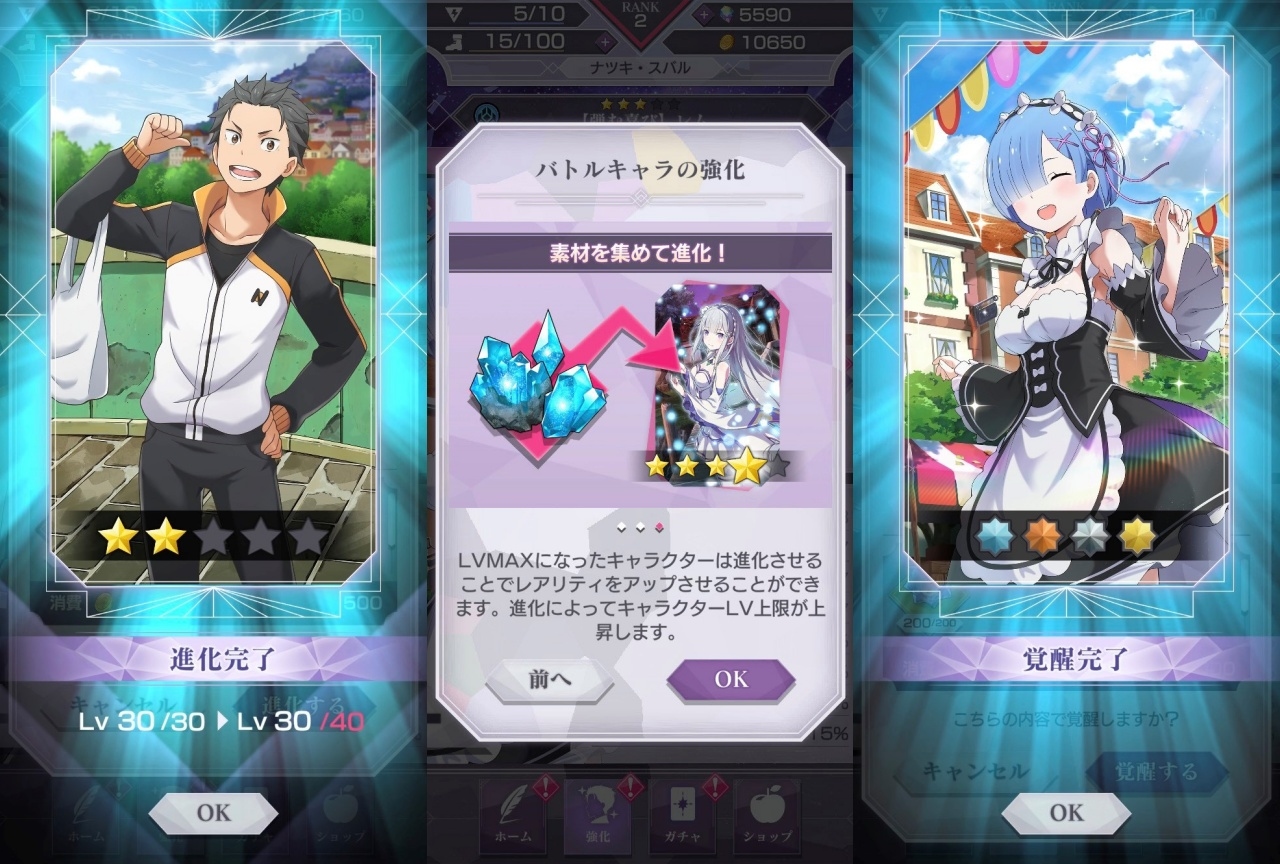Tap the boot stamina icon near 15/100
Viewport: 1280px width, 864px height.
click(456, 41)
